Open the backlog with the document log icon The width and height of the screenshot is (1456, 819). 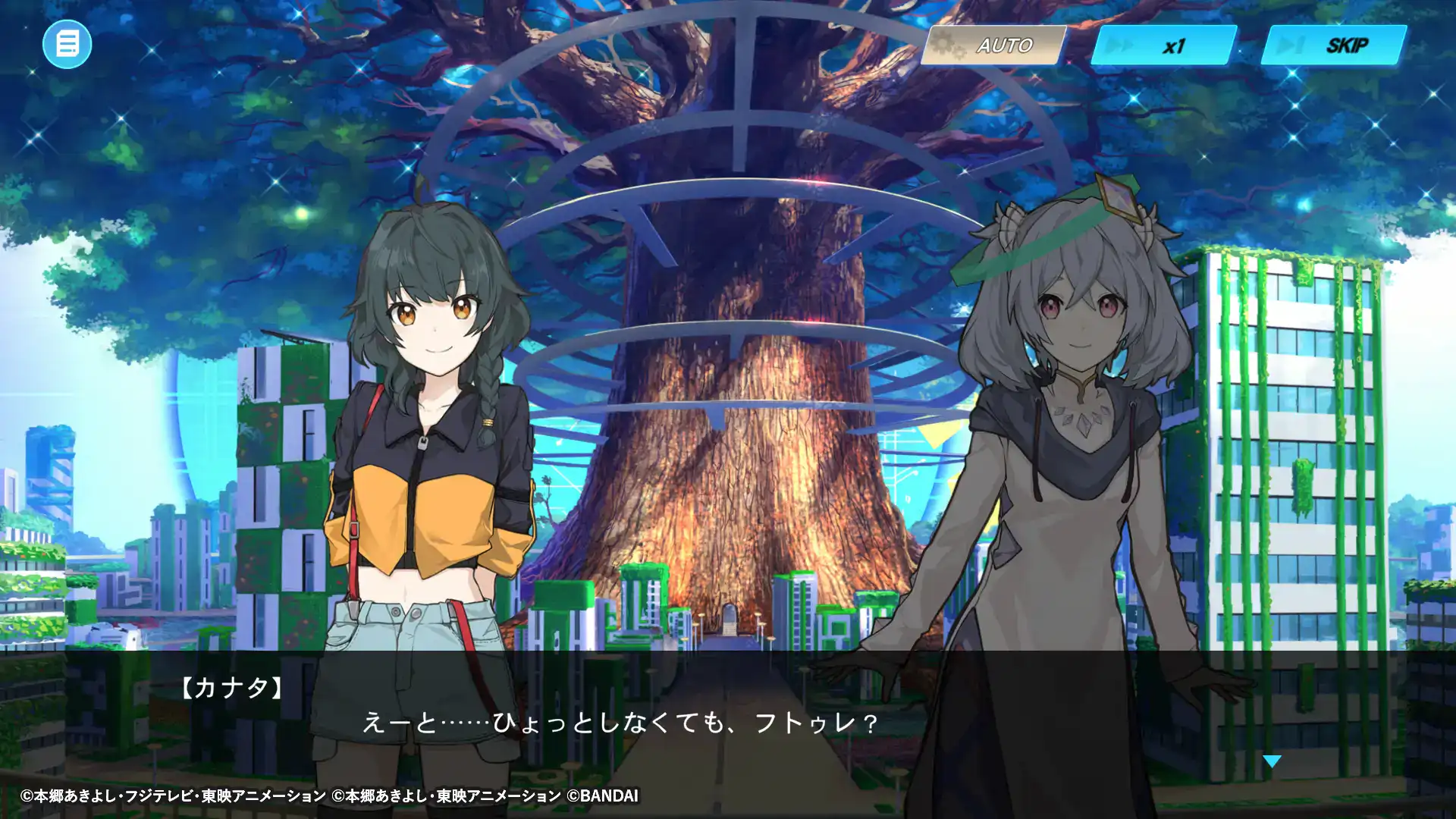click(x=67, y=45)
